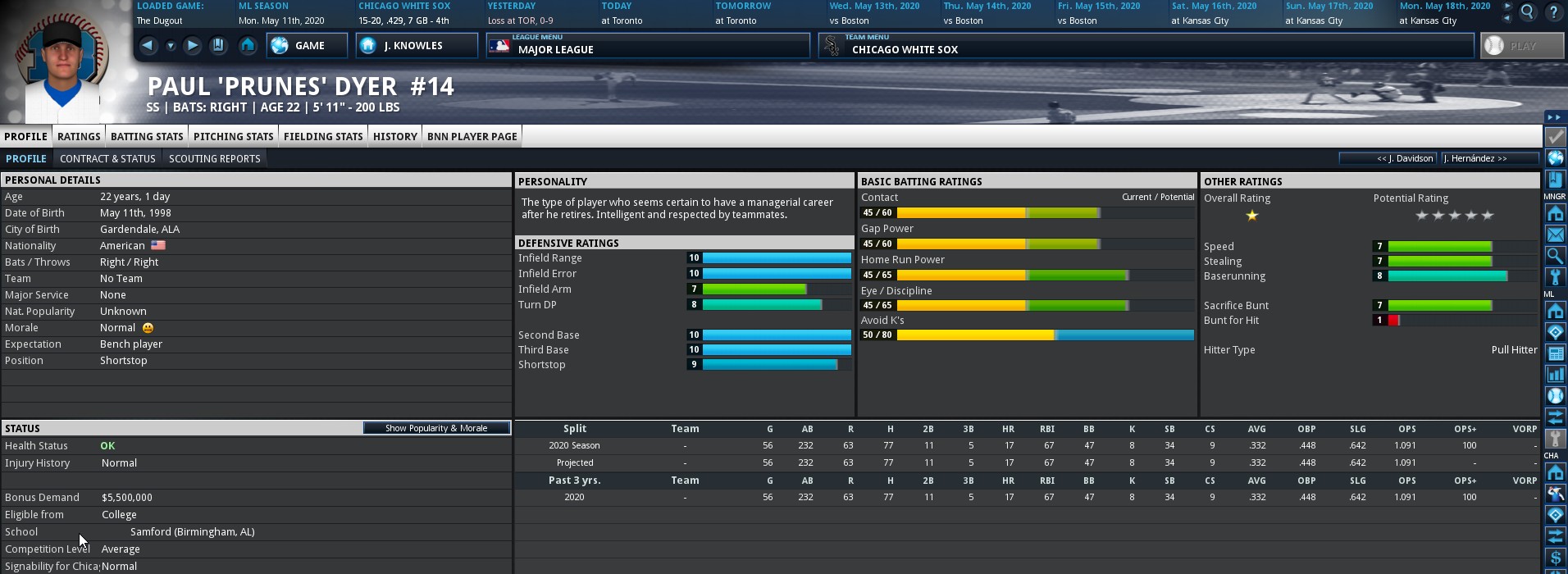Navigate back with the left arrow
This screenshot has width=1568, height=574.
pyautogui.click(x=148, y=46)
